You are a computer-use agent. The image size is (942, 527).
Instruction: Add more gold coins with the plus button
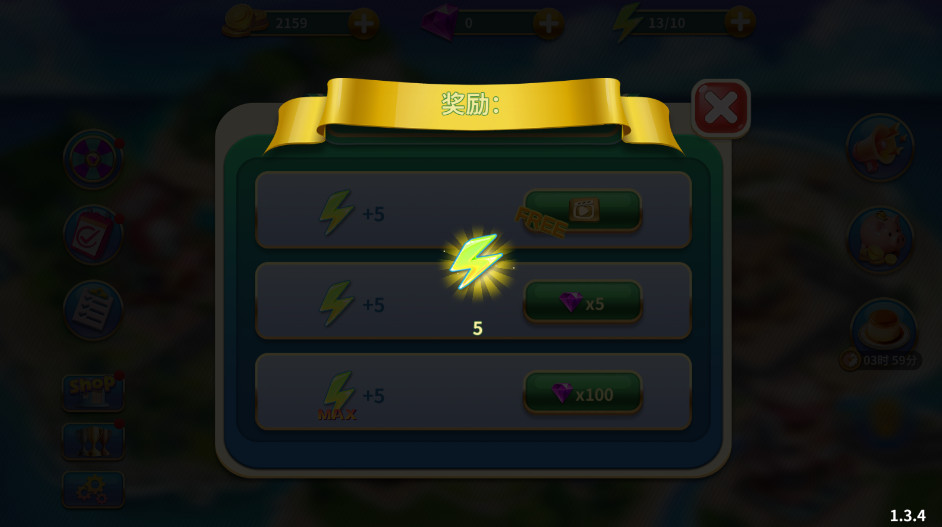tap(363, 22)
